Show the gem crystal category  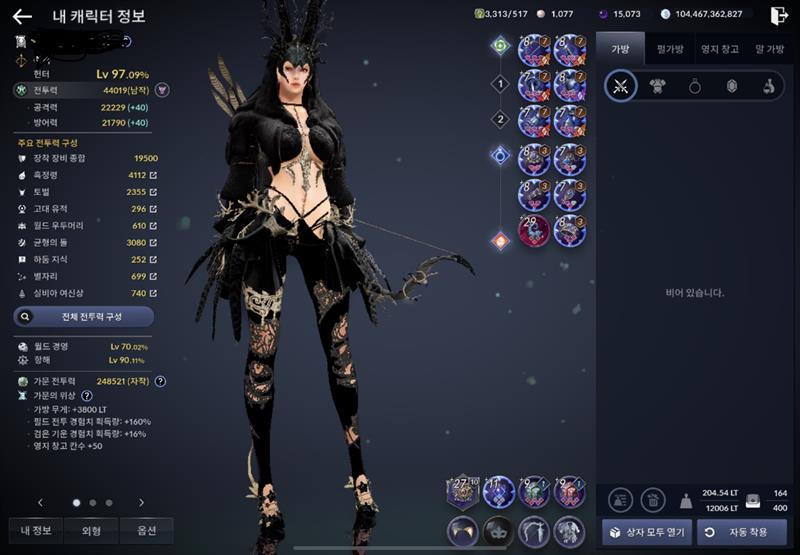click(x=731, y=86)
